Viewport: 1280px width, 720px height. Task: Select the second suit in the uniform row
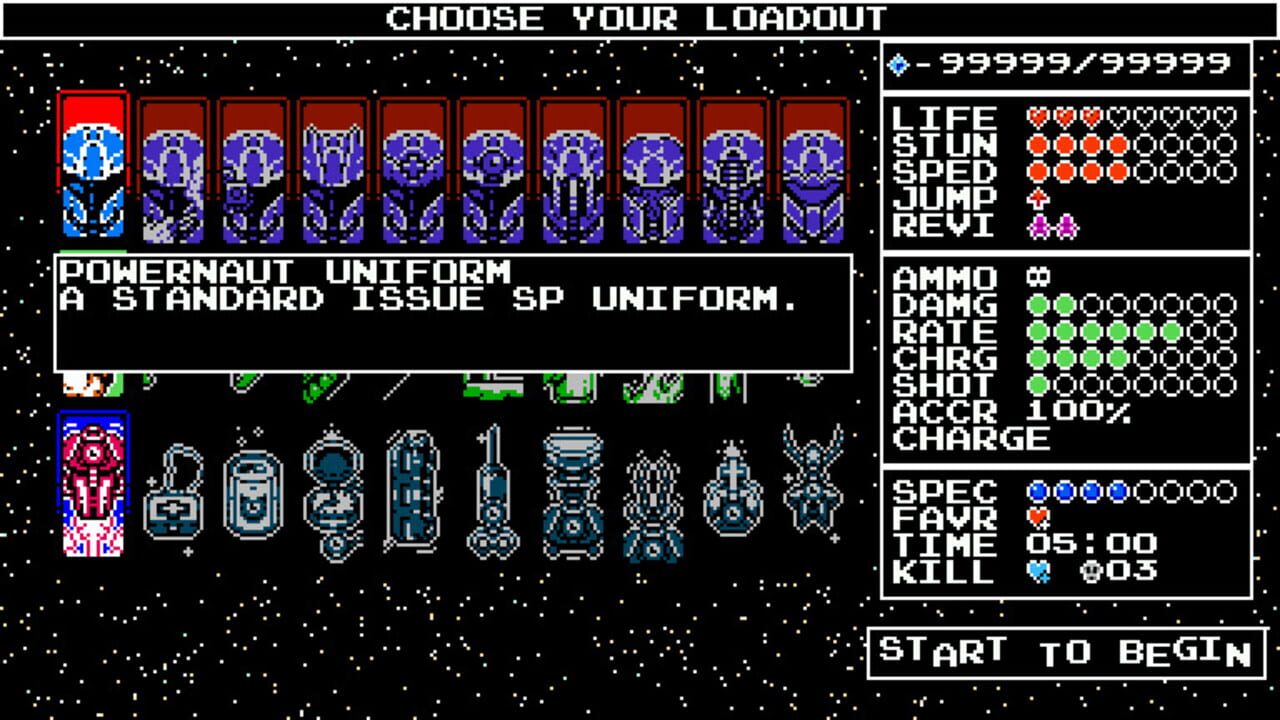(x=176, y=165)
